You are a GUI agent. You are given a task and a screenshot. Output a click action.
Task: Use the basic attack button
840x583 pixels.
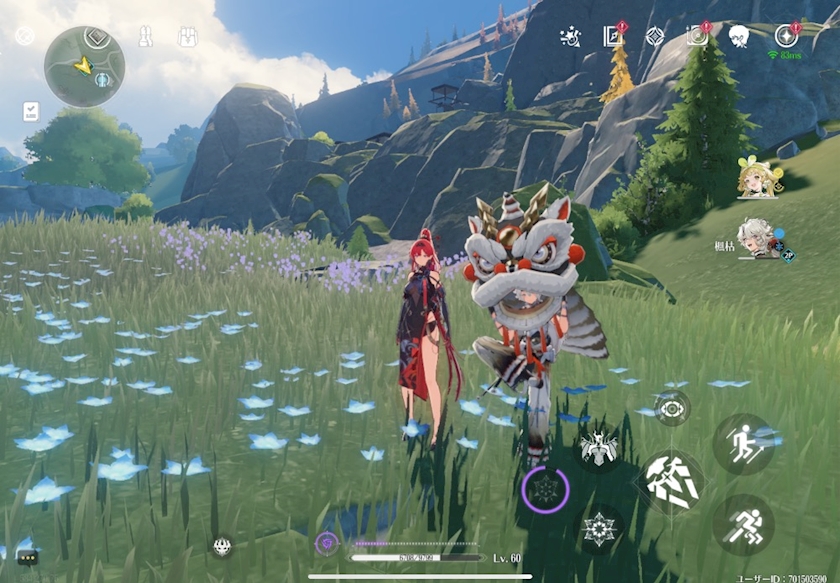coord(672,480)
